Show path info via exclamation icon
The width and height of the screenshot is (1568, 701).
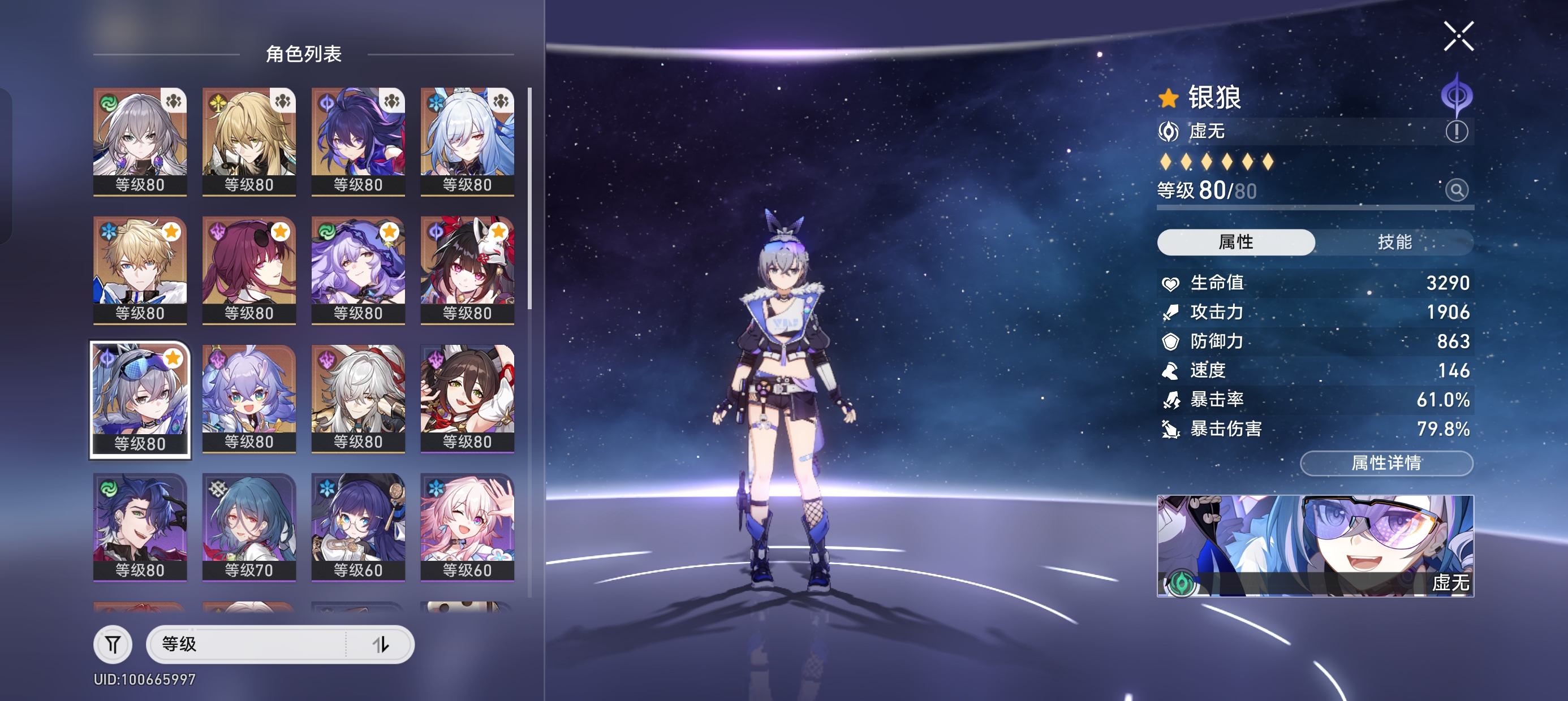tap(1456, 131)
